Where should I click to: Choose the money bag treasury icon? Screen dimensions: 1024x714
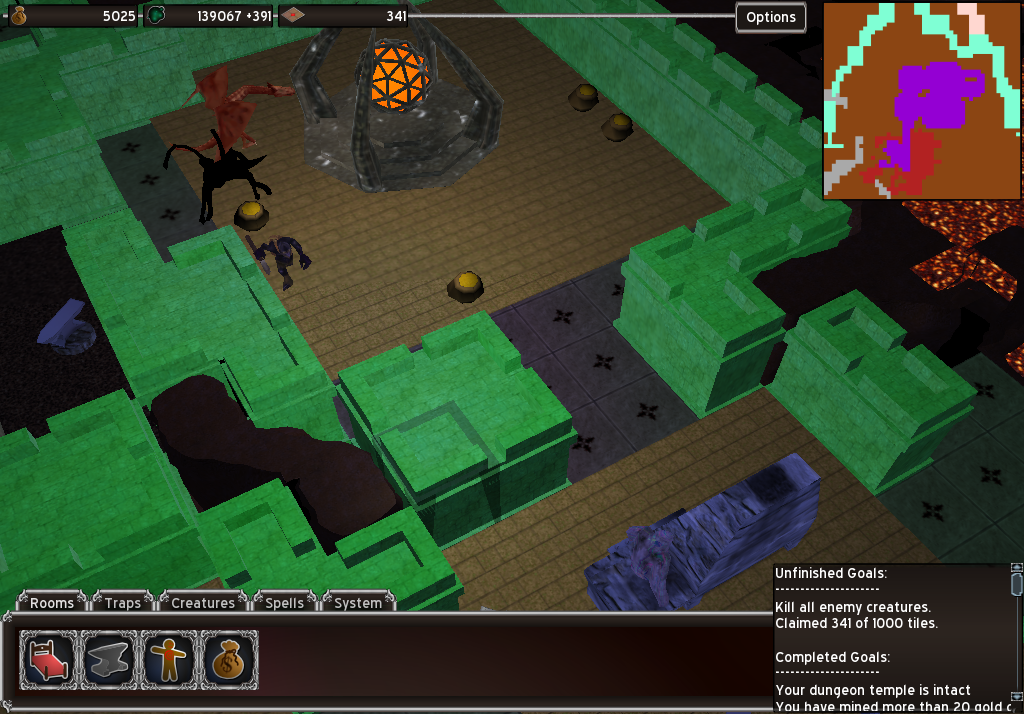229,660
